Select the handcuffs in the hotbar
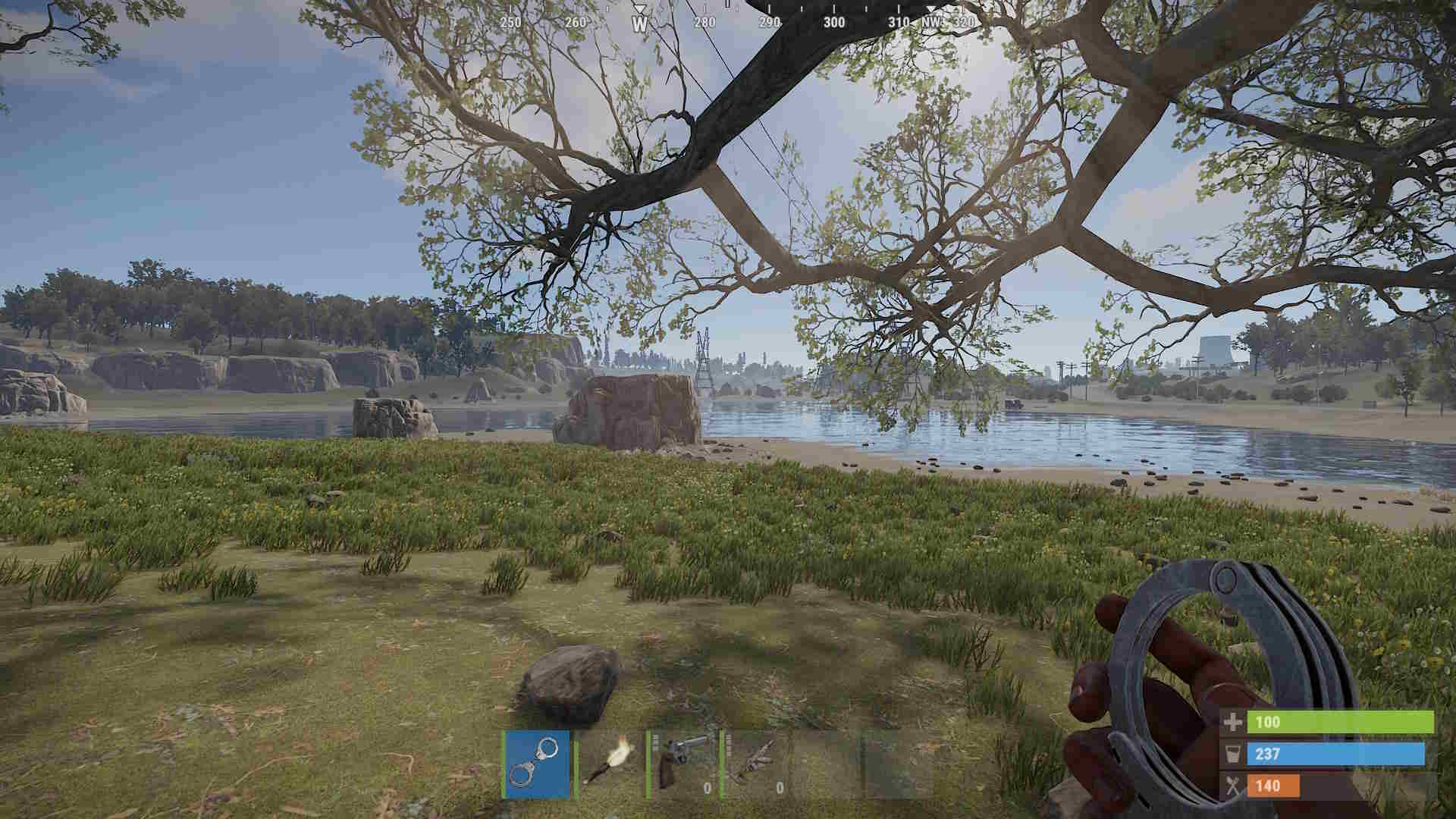Screen dimensions: 1456x819 [x=538, y=763]
